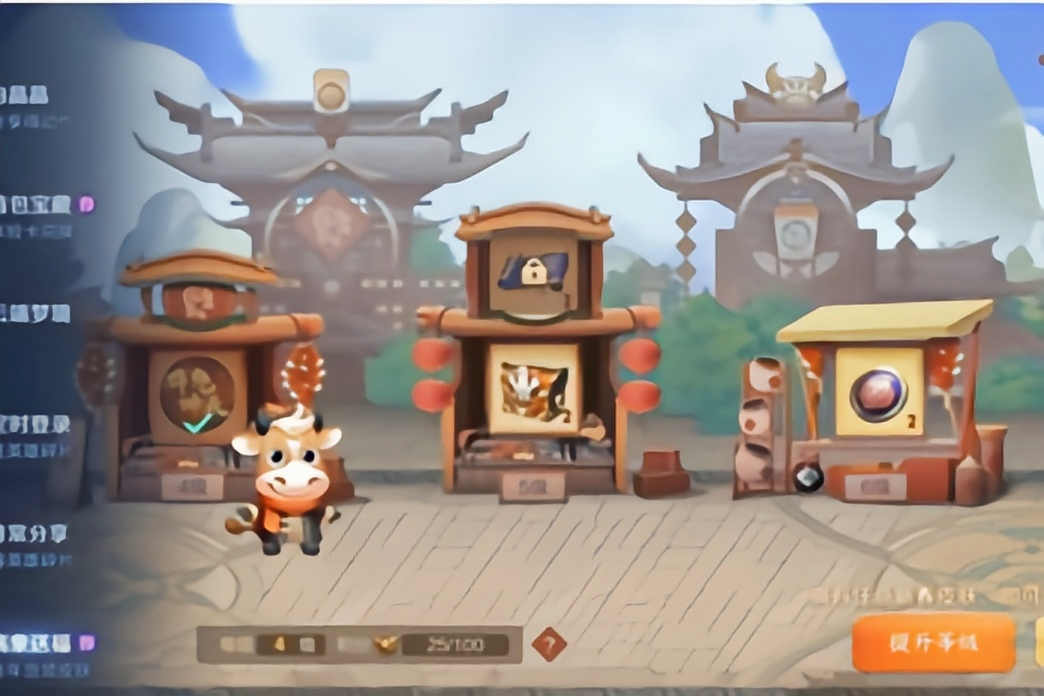This screenshot has width=1044, height=696.
Task: Choose the tiger-striped reward tile
Action: point(533,388)
